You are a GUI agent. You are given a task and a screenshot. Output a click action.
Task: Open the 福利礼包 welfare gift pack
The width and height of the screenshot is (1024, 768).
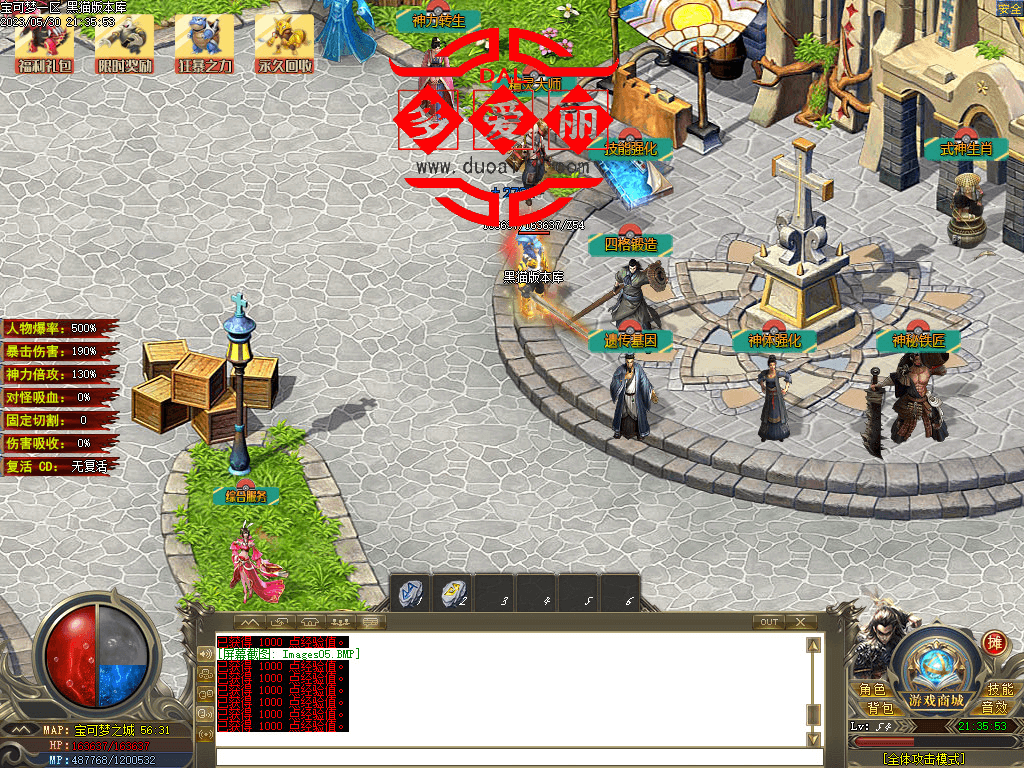(x=44, y=44)
